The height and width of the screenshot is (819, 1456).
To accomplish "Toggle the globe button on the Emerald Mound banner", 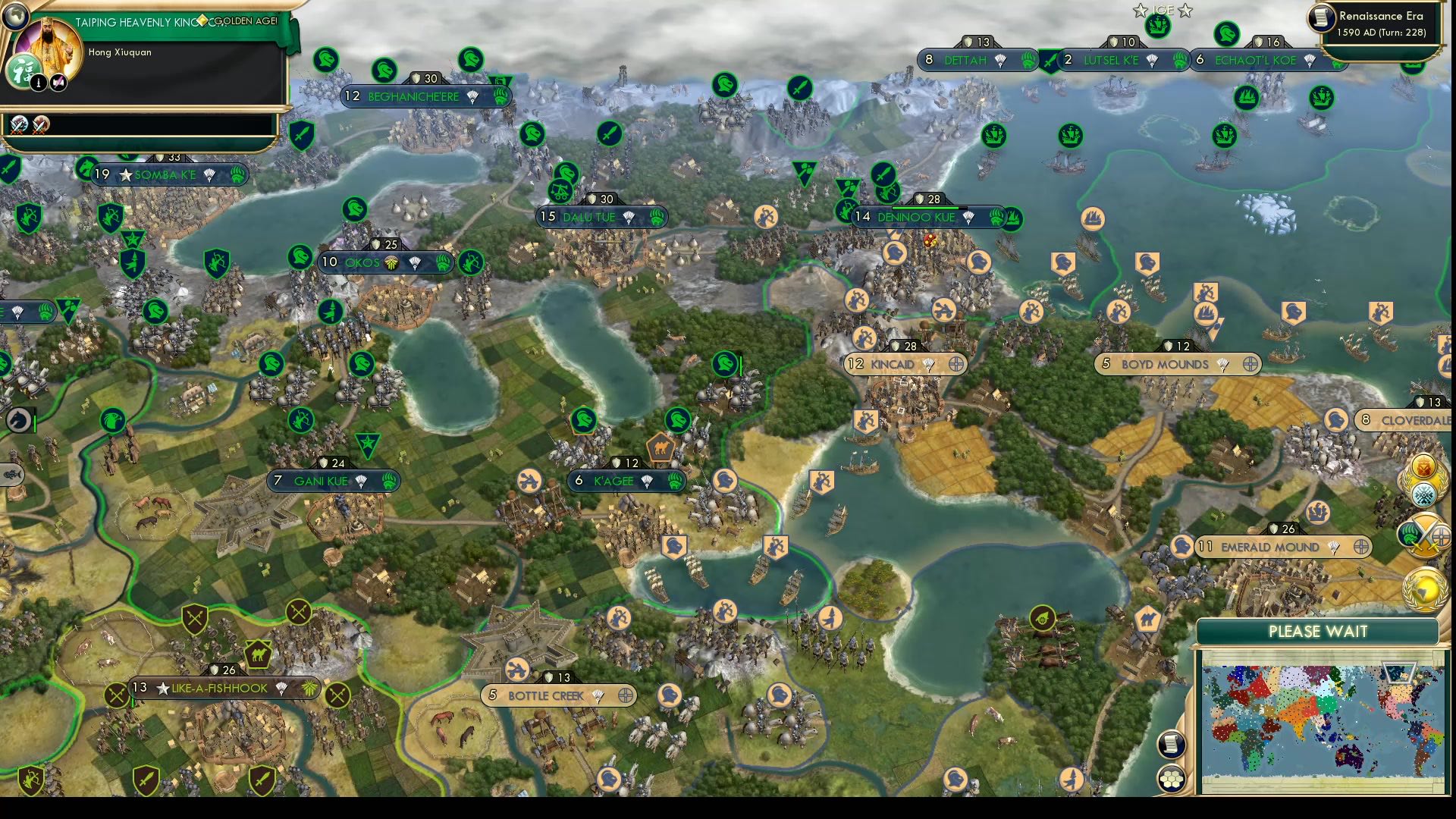I will [x=1360, y=547].
